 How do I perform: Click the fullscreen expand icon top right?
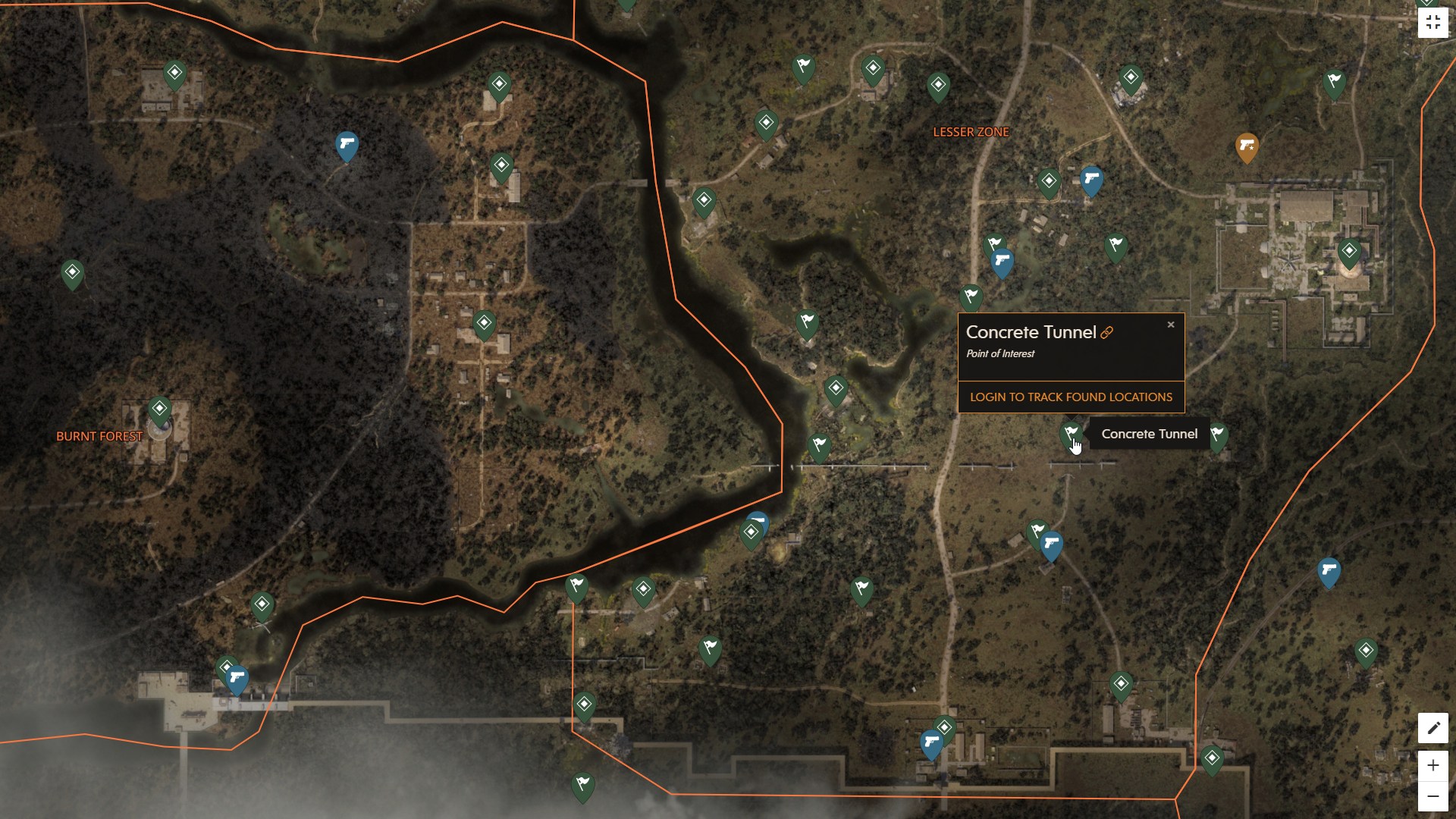click(1435, 22)
